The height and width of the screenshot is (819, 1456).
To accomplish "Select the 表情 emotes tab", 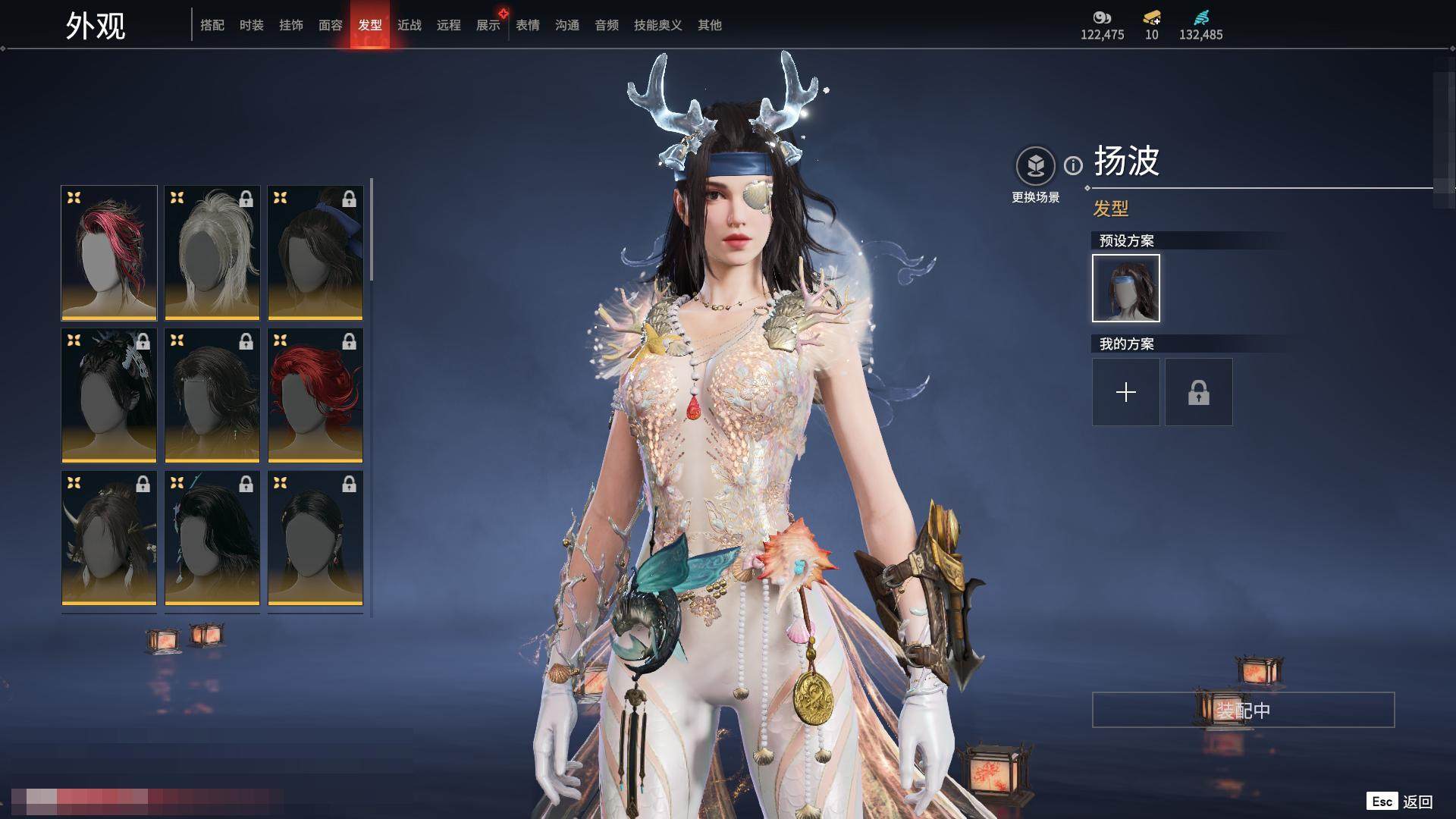I will click(x=528, y=26).
